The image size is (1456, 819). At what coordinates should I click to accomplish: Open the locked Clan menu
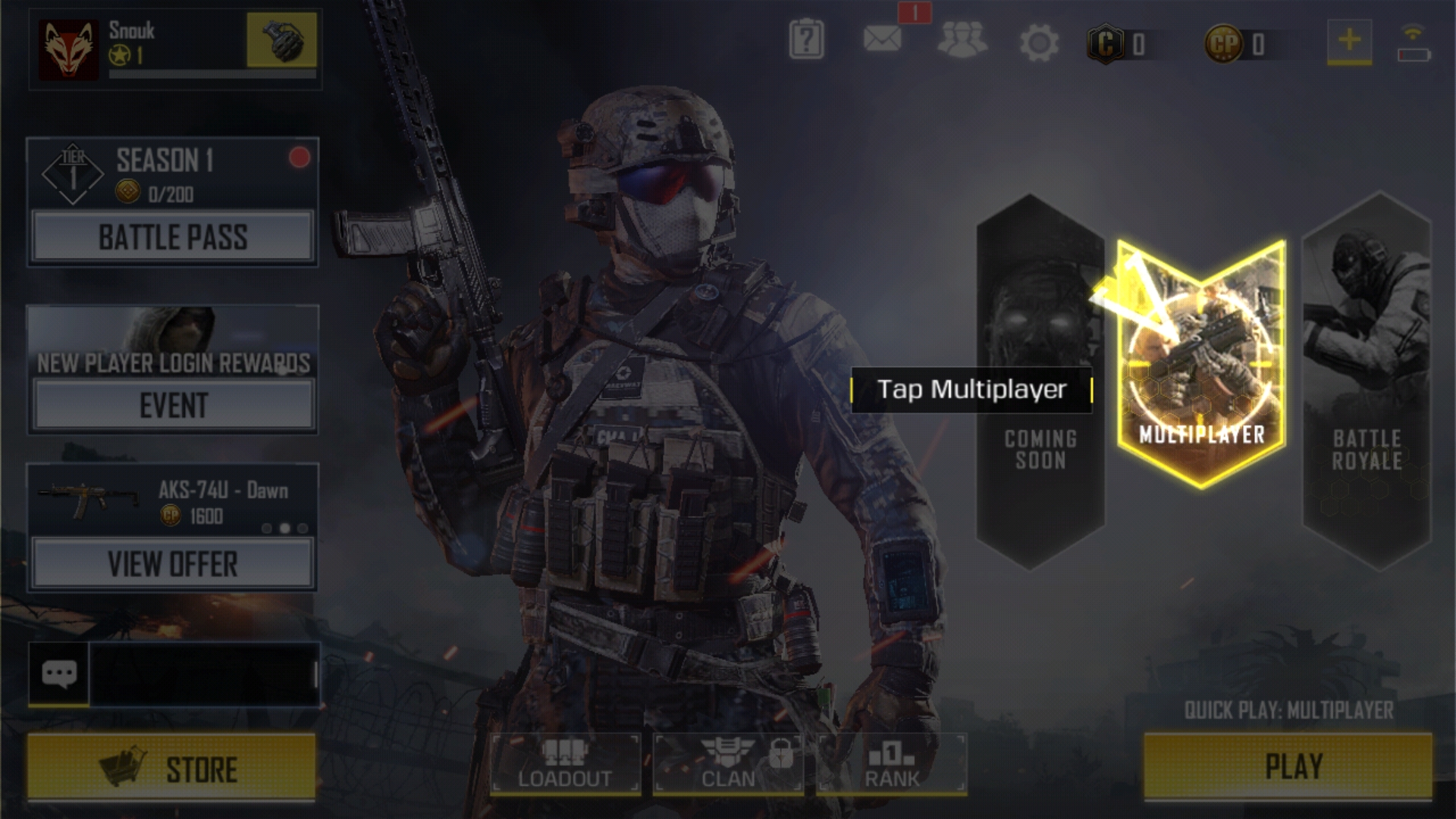pos(729,764)
